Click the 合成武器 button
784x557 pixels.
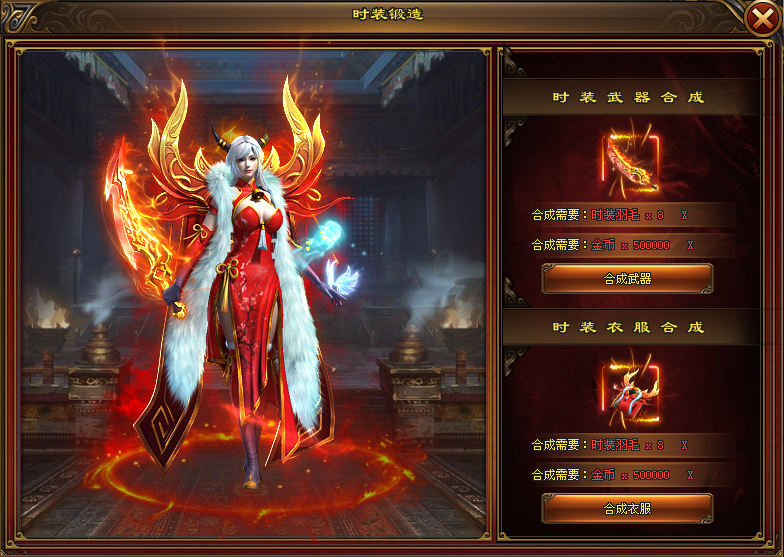click(x=627, y=278)
